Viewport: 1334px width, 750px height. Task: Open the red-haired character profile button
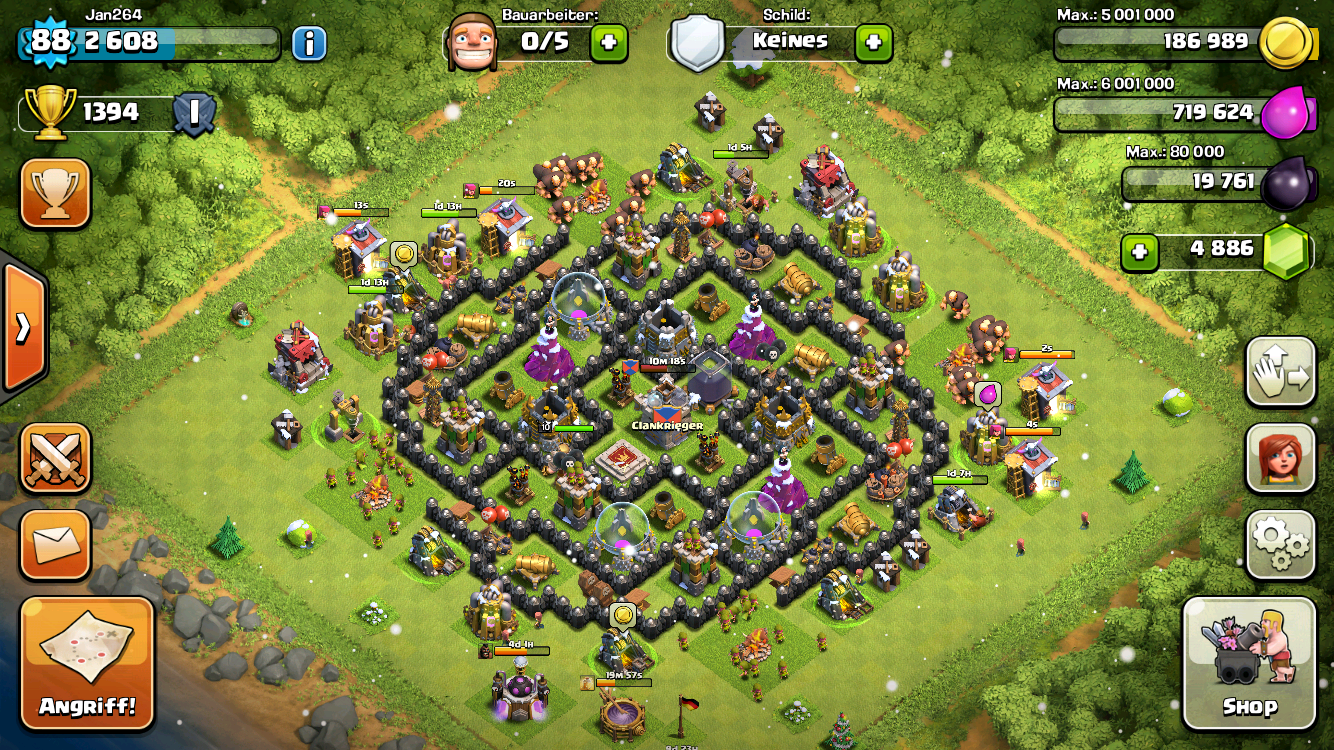point(1280,458)
